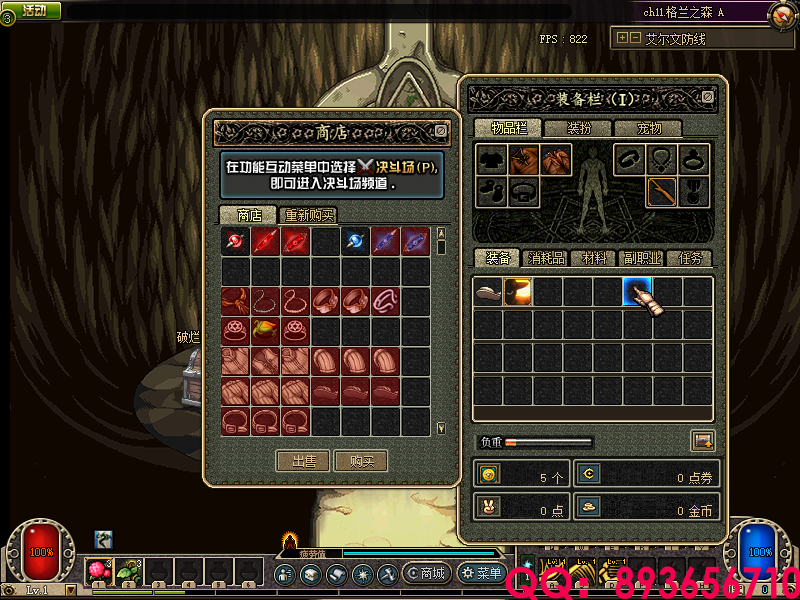Select the glowing orange item in inventory
The width and height of the screenshot is (800, 600).
point(518,291)
